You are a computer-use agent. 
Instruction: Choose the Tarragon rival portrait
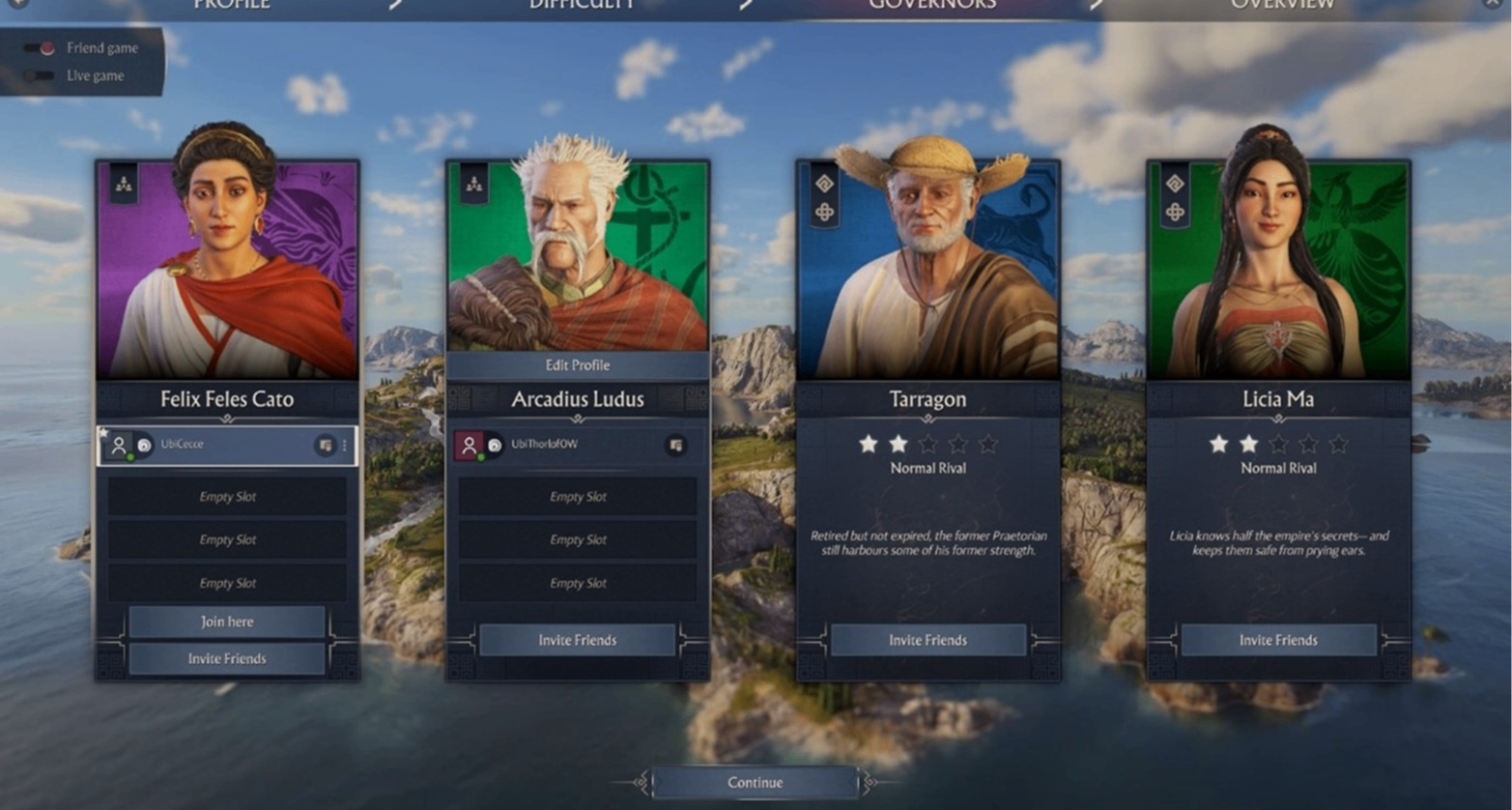(x=927, y=271)
